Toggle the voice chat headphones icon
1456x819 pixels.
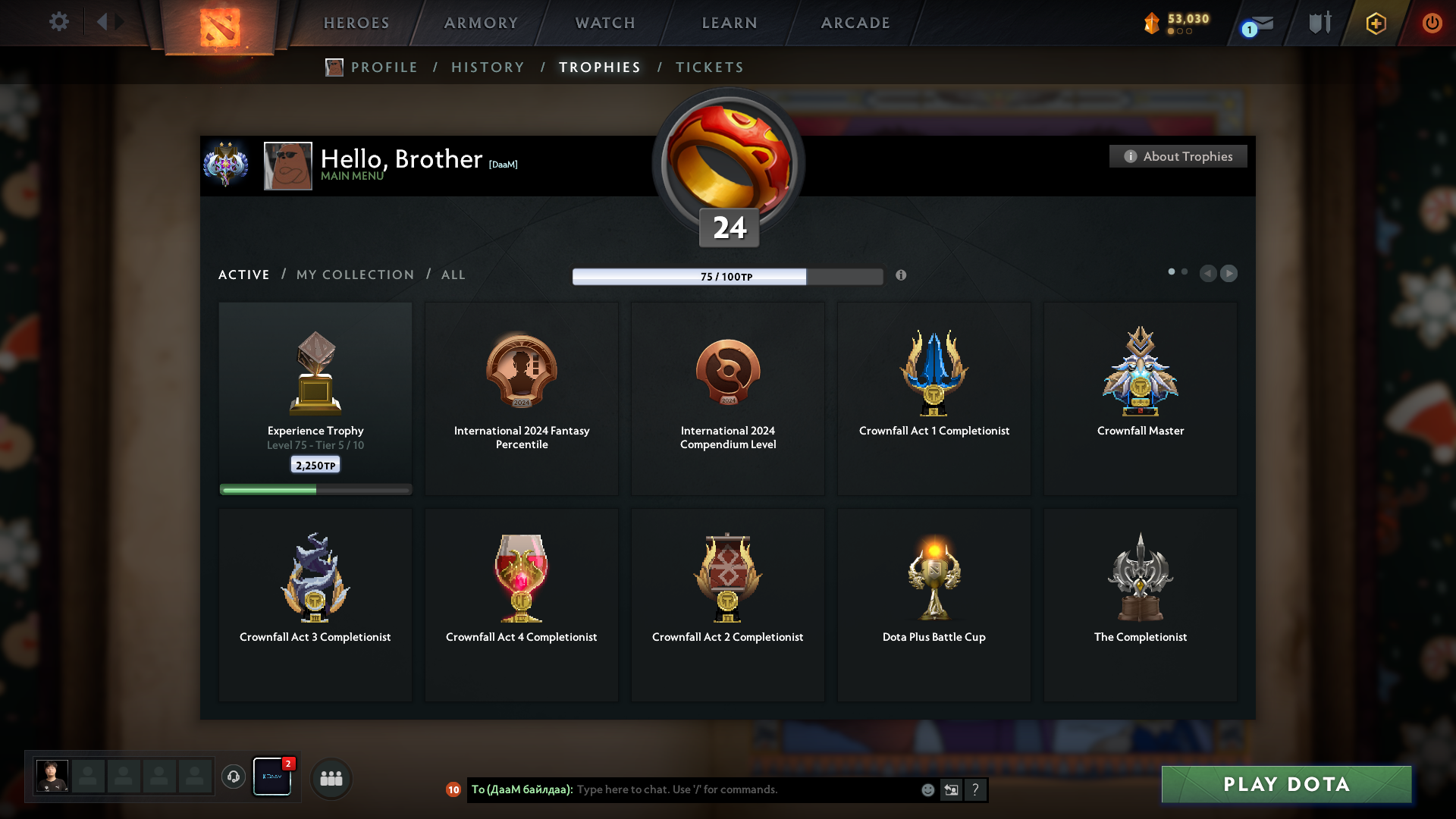click(x=234, y=777)
